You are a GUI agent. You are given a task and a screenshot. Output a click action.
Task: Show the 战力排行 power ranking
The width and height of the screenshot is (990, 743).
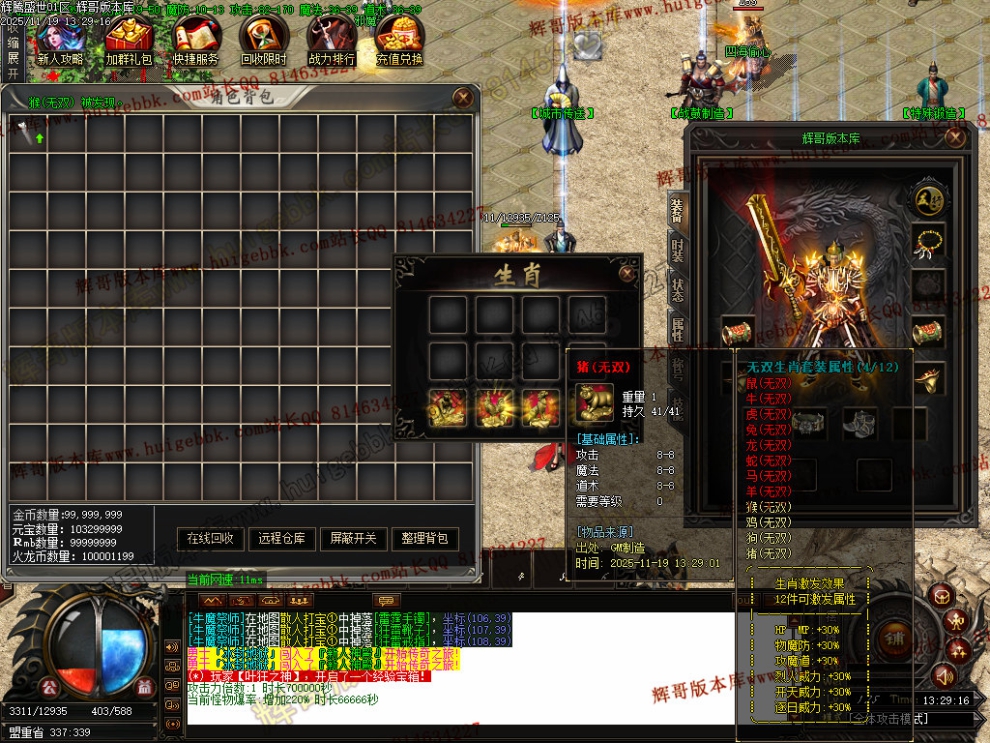(x=331, y=42)
